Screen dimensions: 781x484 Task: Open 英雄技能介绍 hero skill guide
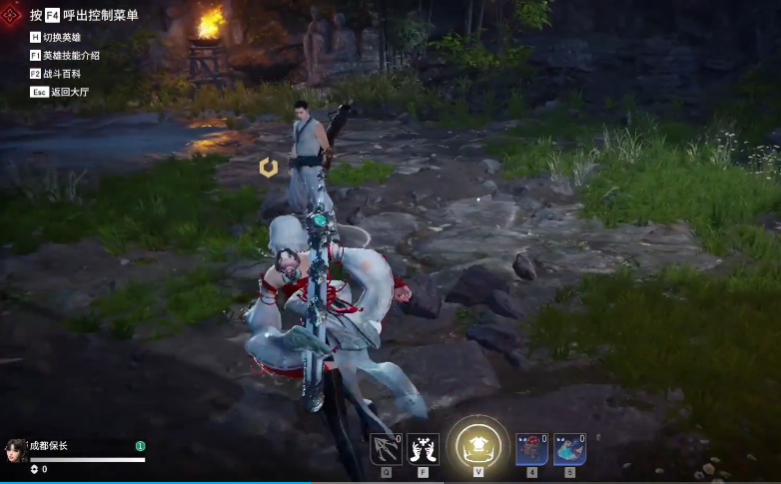click(x=70, y=55)
